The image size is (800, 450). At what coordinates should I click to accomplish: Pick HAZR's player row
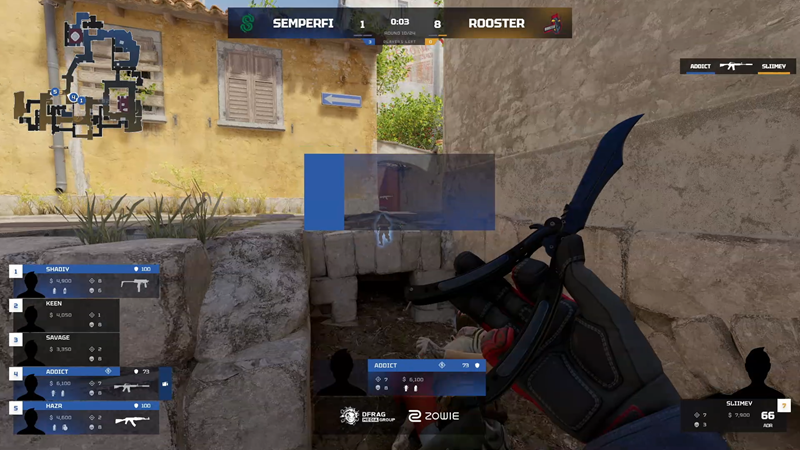tap(88, 417)
